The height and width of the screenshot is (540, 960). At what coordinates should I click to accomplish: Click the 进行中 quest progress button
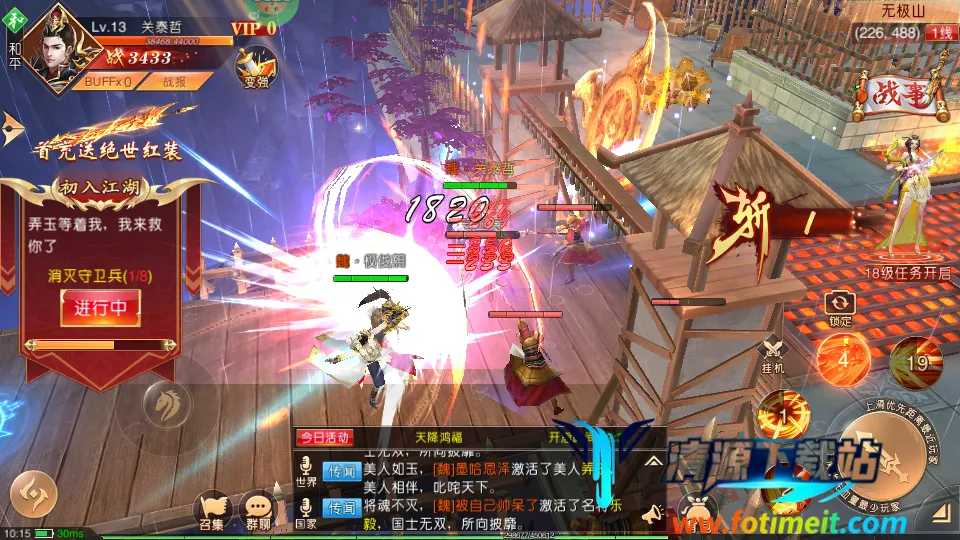click(100, 308)
